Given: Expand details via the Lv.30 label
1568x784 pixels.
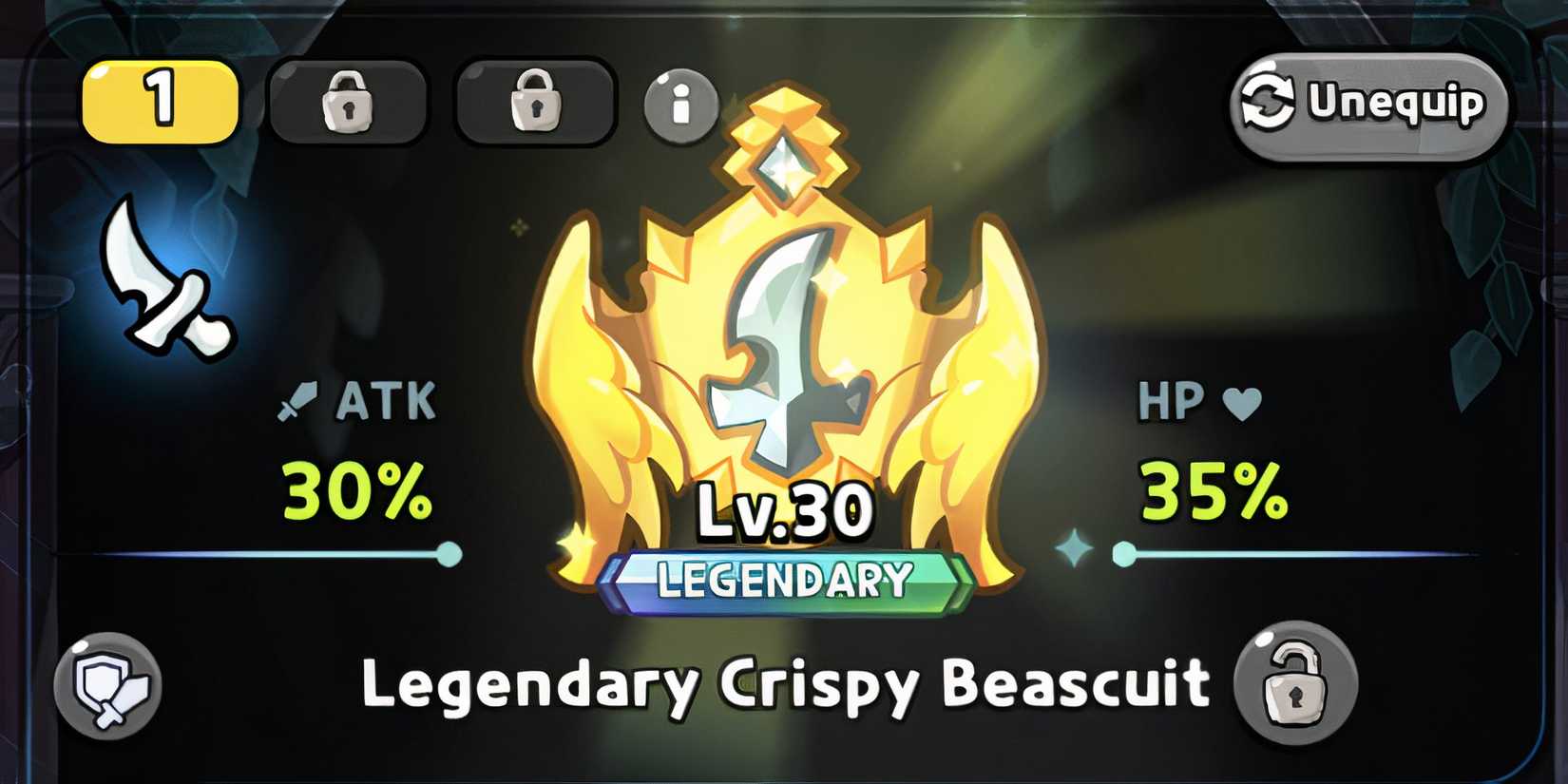Looking at the screenshot, I should click(x=781, y=510).
